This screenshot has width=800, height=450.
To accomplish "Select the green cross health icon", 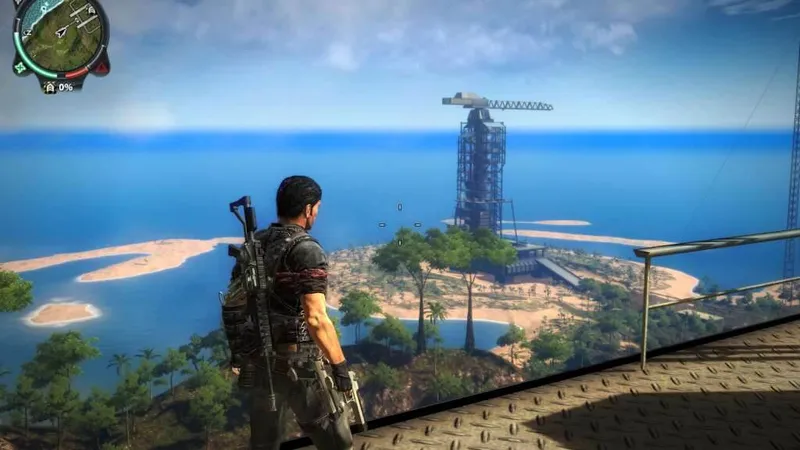I will (20, 68).
